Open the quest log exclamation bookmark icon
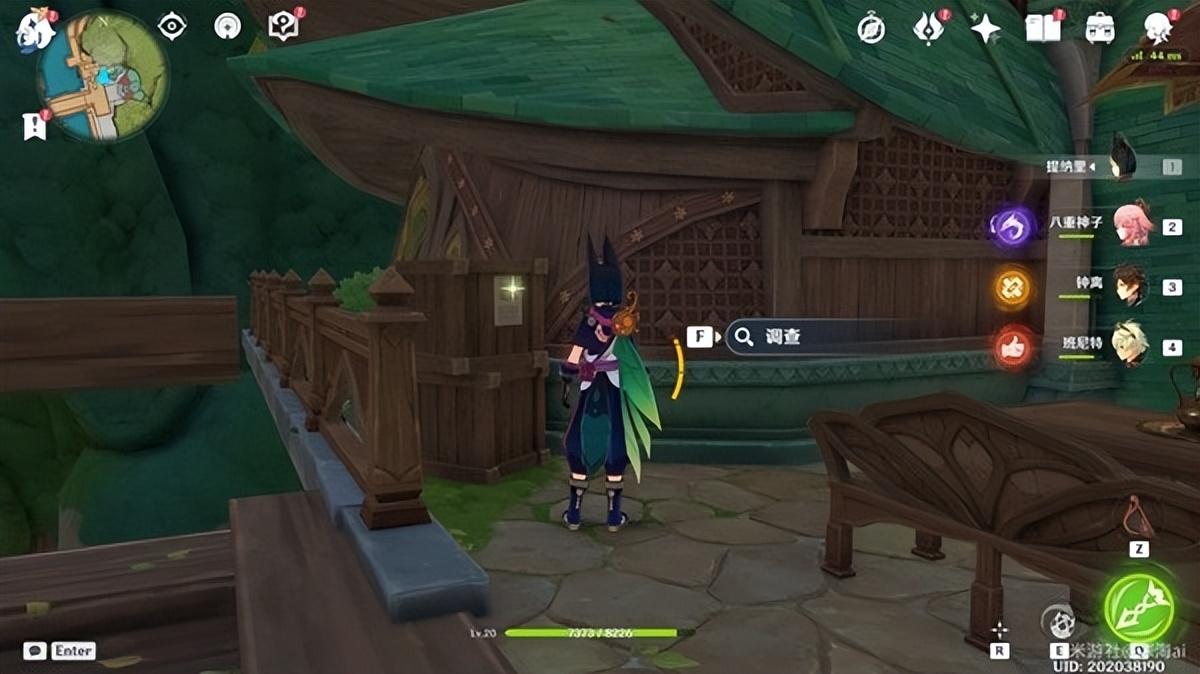The image size is (1200, 674). point(34,125)
